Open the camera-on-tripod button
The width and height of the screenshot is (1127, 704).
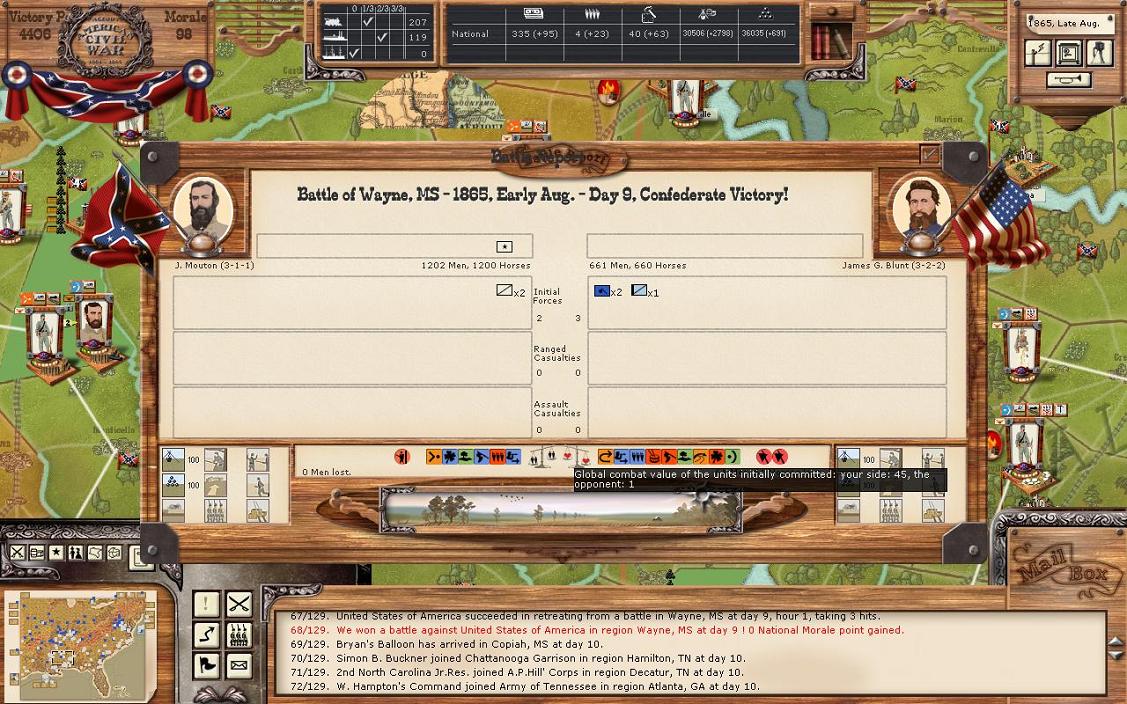1099,53
